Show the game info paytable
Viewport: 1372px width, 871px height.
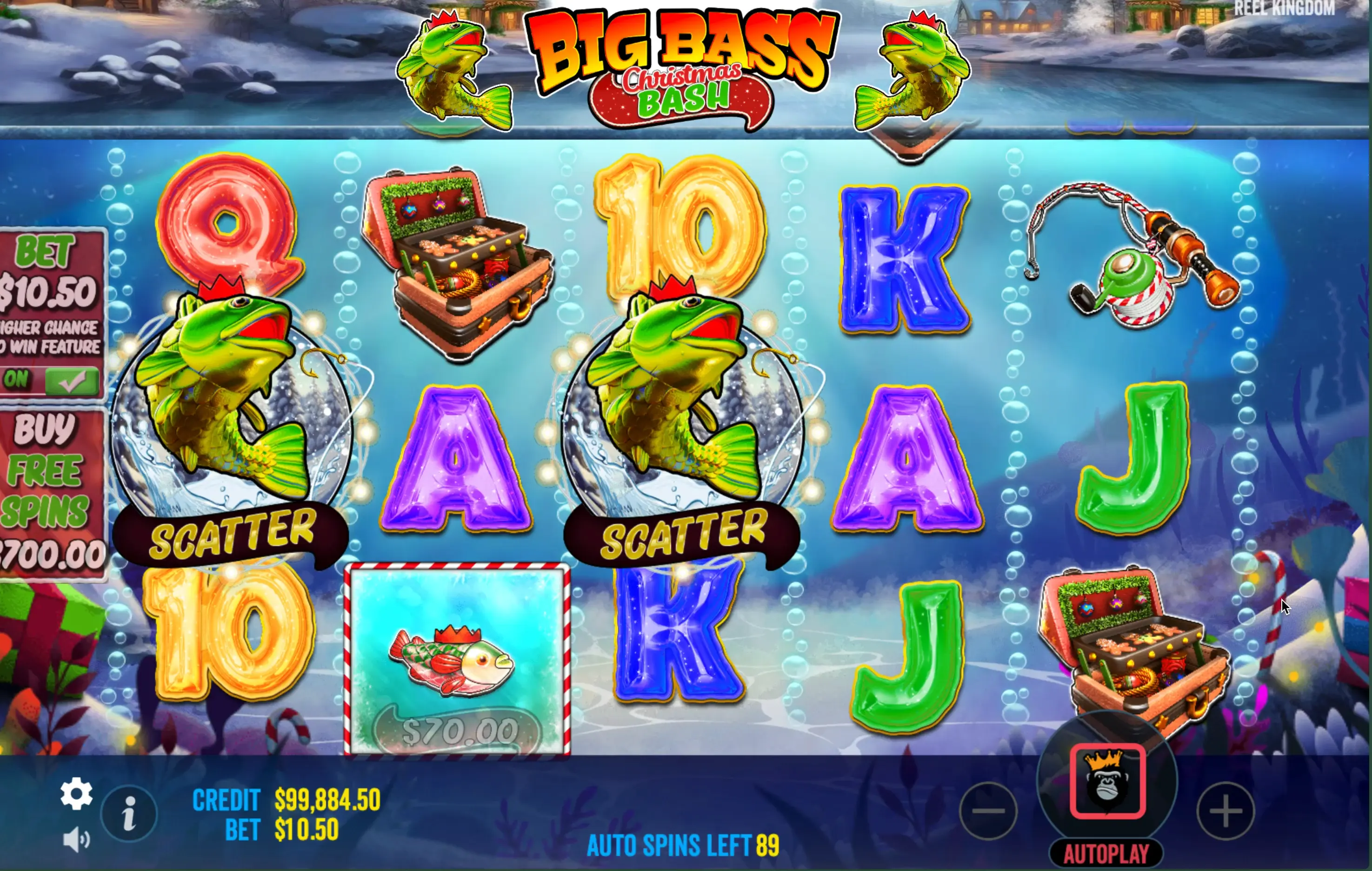(x=129, y=813)
